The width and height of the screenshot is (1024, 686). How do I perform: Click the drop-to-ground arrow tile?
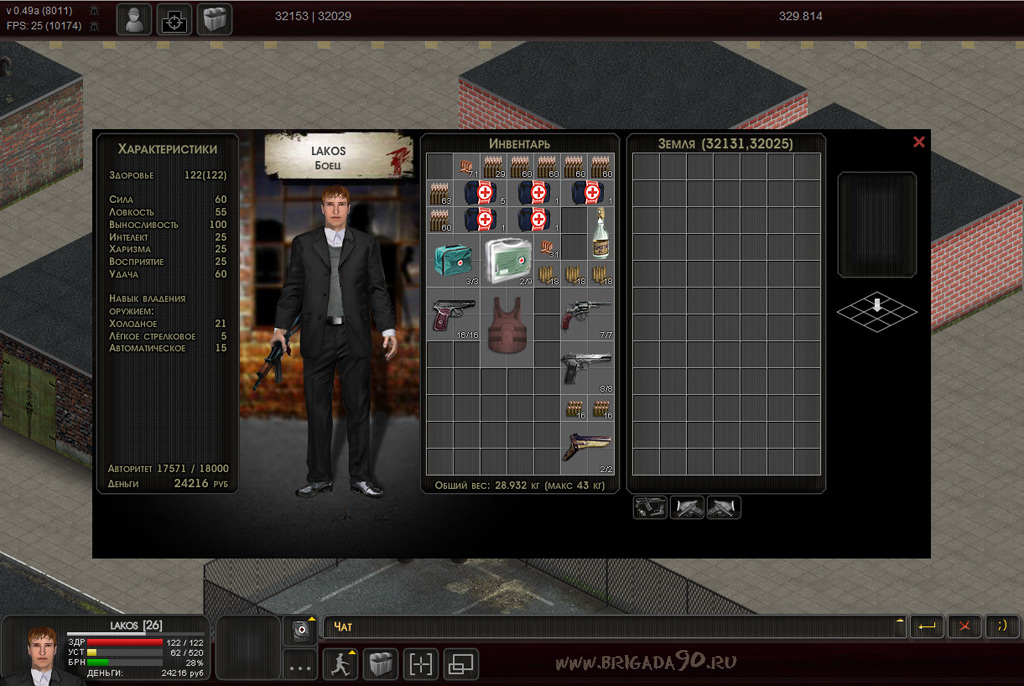click(877, 310)
